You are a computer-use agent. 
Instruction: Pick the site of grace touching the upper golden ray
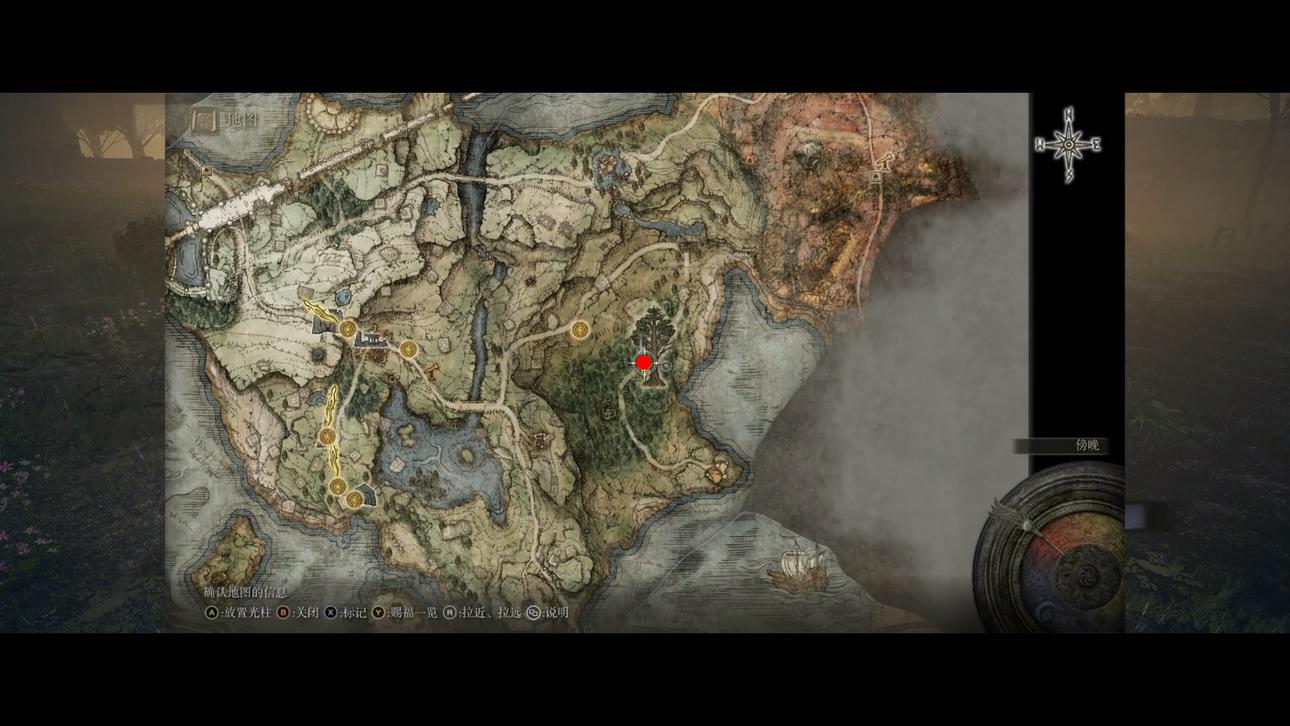(x=347, y=328)
